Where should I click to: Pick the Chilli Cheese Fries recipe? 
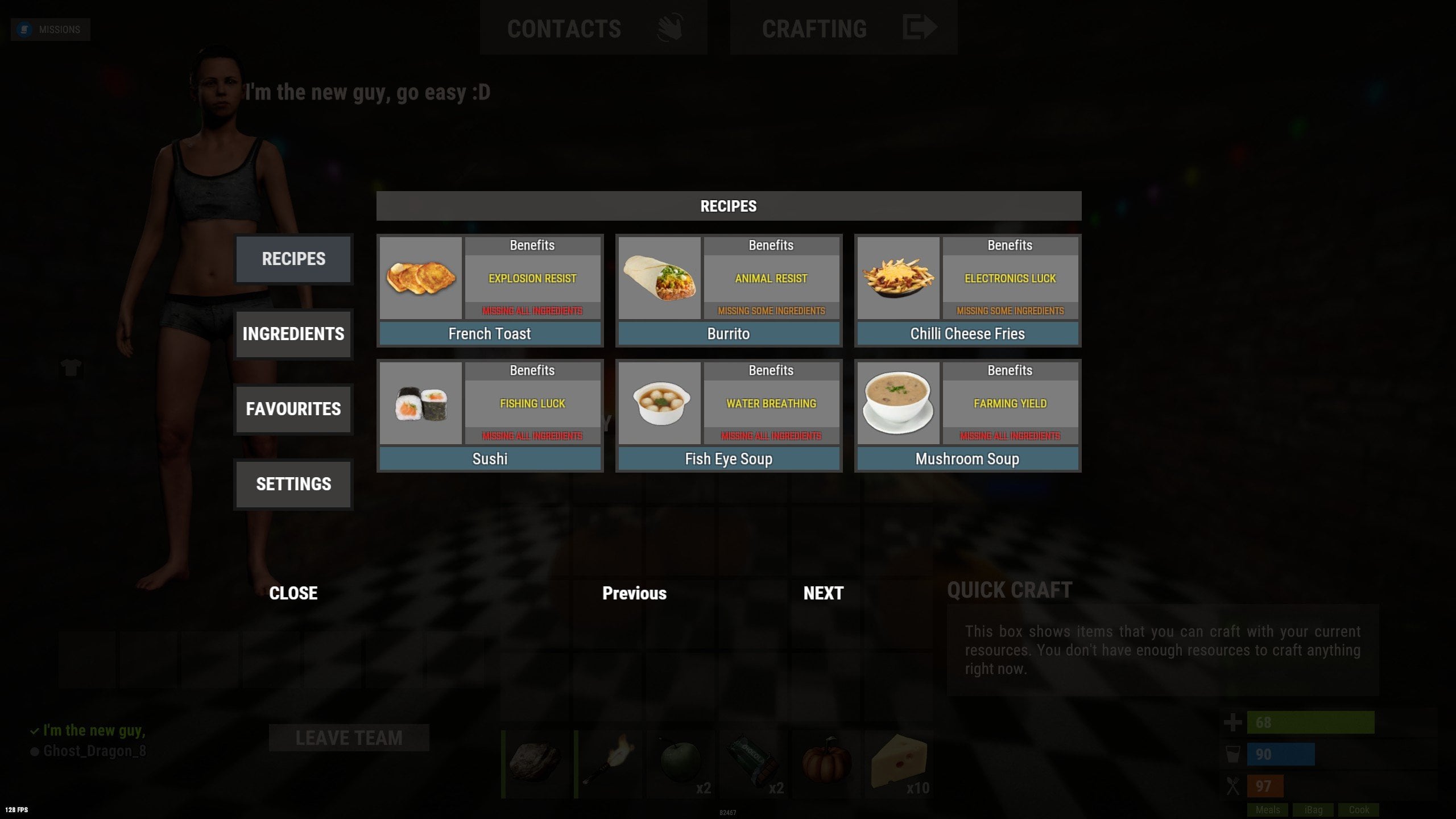[x=967, y=334]
